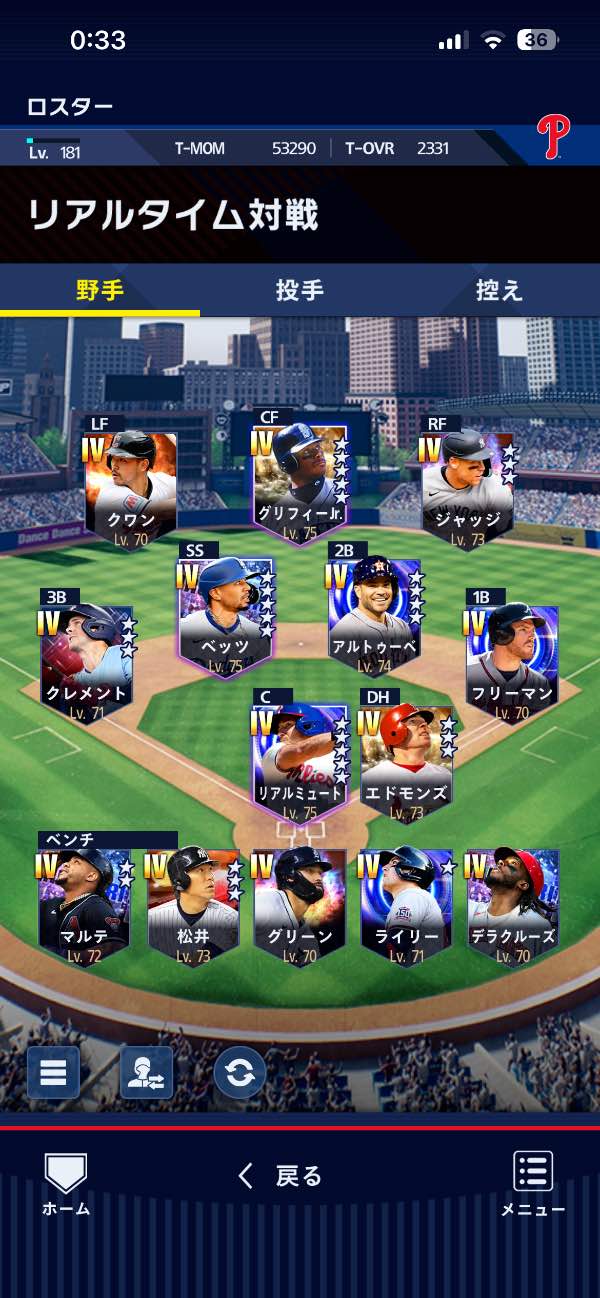Click the circular refresh arrows button
The image size is (600, 1298).
[239, 1072]
